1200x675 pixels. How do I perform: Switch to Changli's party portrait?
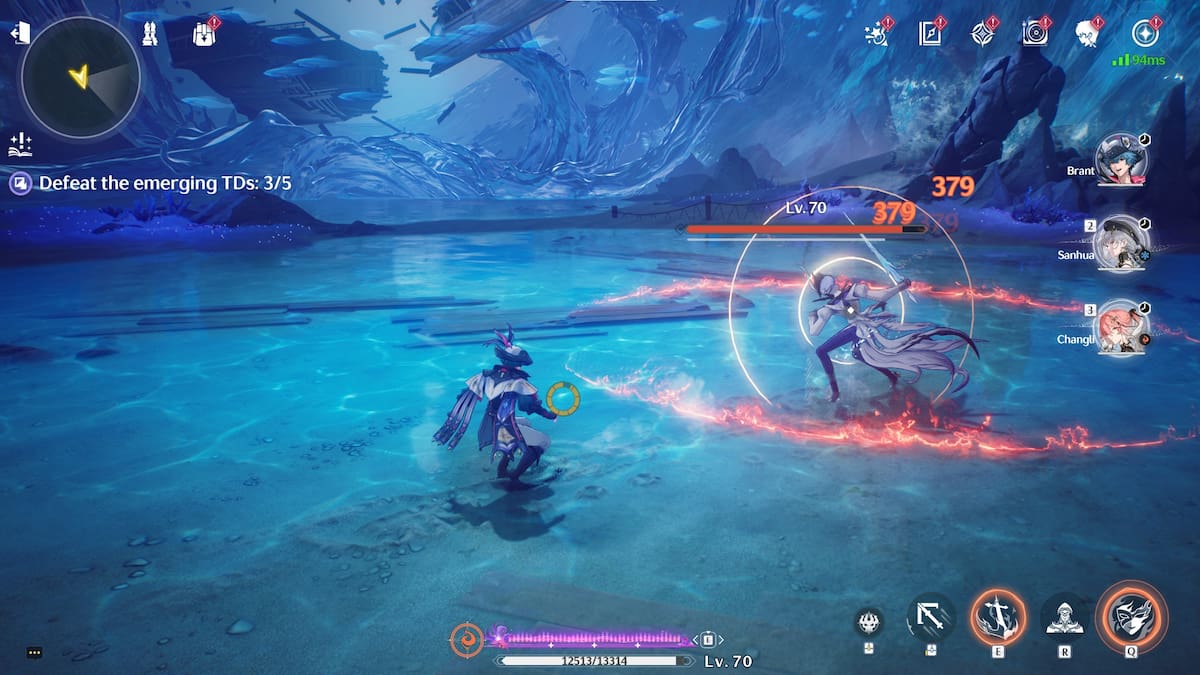pos(1121,326)
